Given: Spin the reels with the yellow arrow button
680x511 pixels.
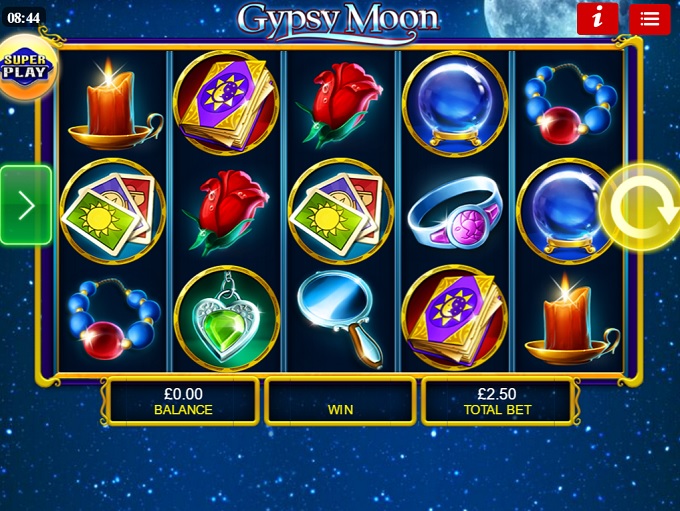Looking at the screenshot, I should coord(638,207).
